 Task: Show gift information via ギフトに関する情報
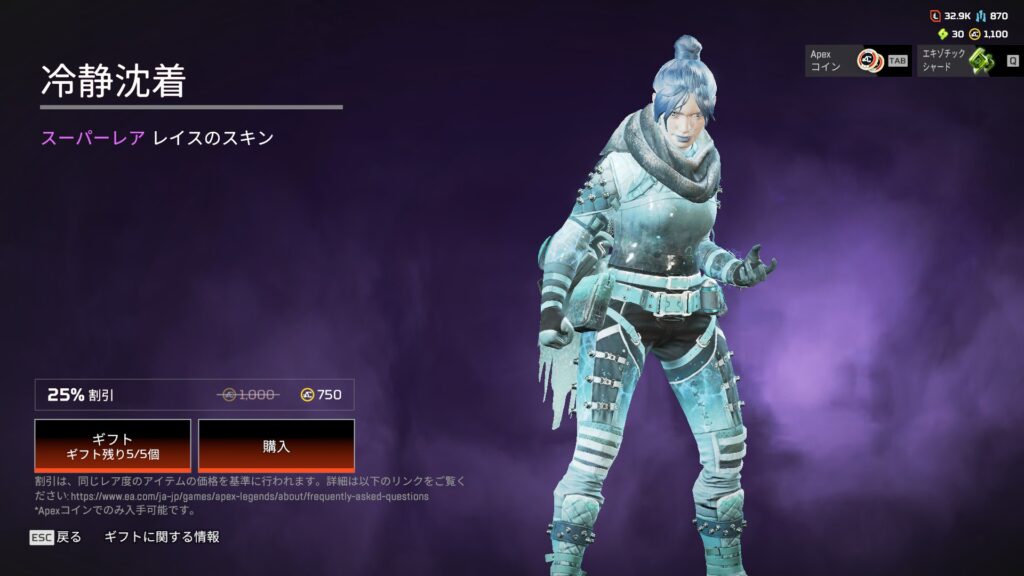click(161, 537)
